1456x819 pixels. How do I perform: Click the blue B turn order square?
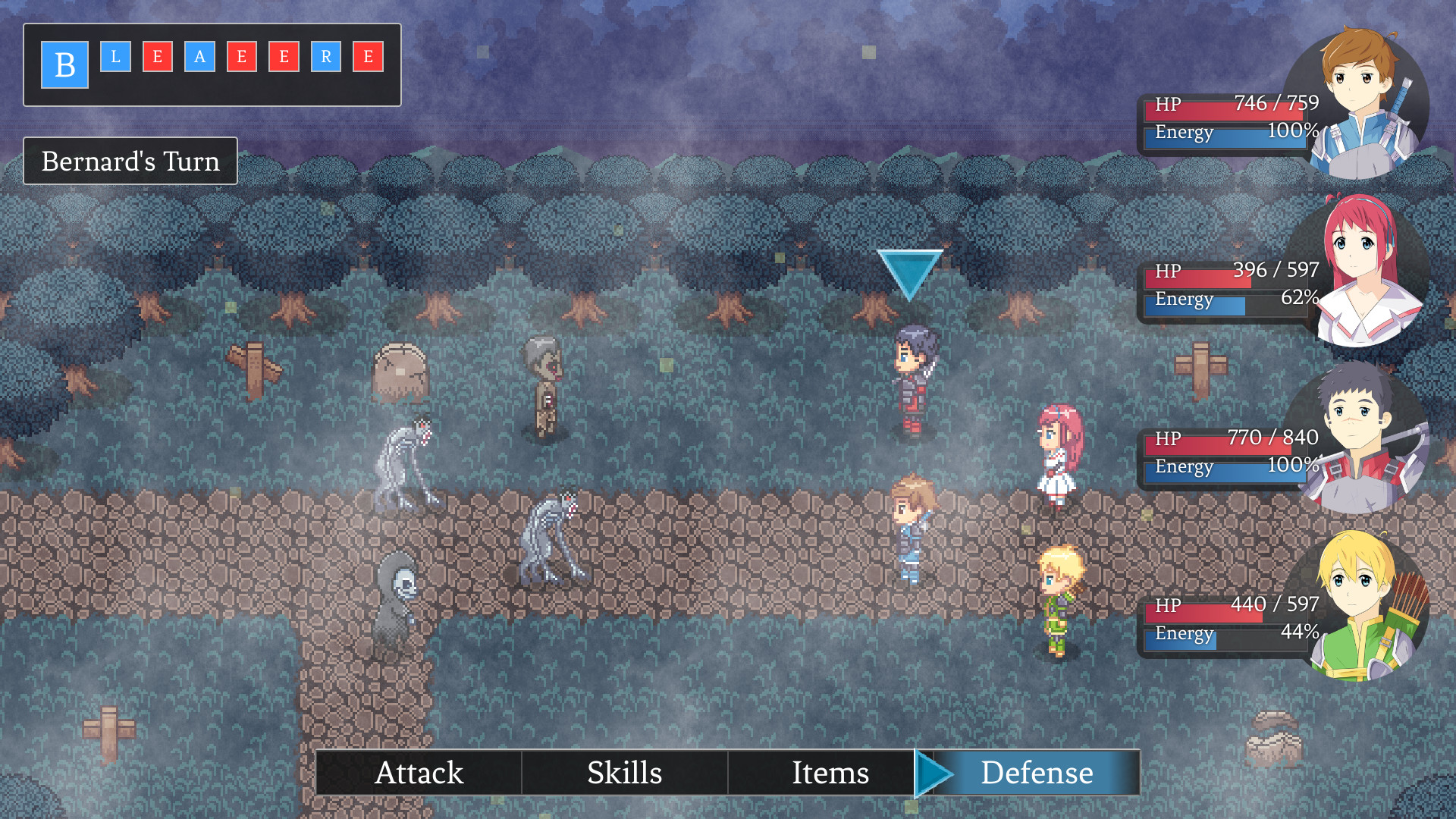pyautogui.click(x=64, y=64)
